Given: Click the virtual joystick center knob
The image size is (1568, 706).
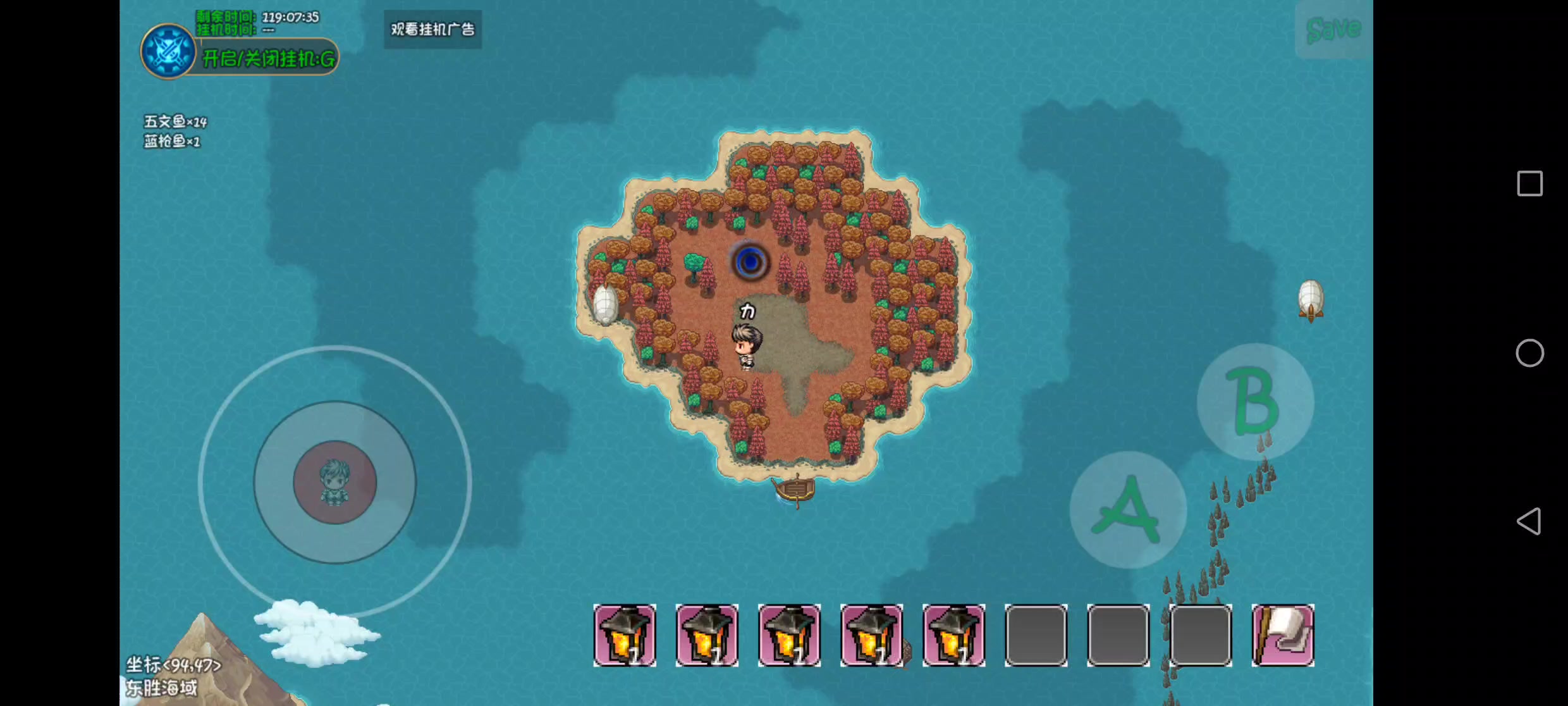Looking at the screenshot, I should click(x=334, y=482).
